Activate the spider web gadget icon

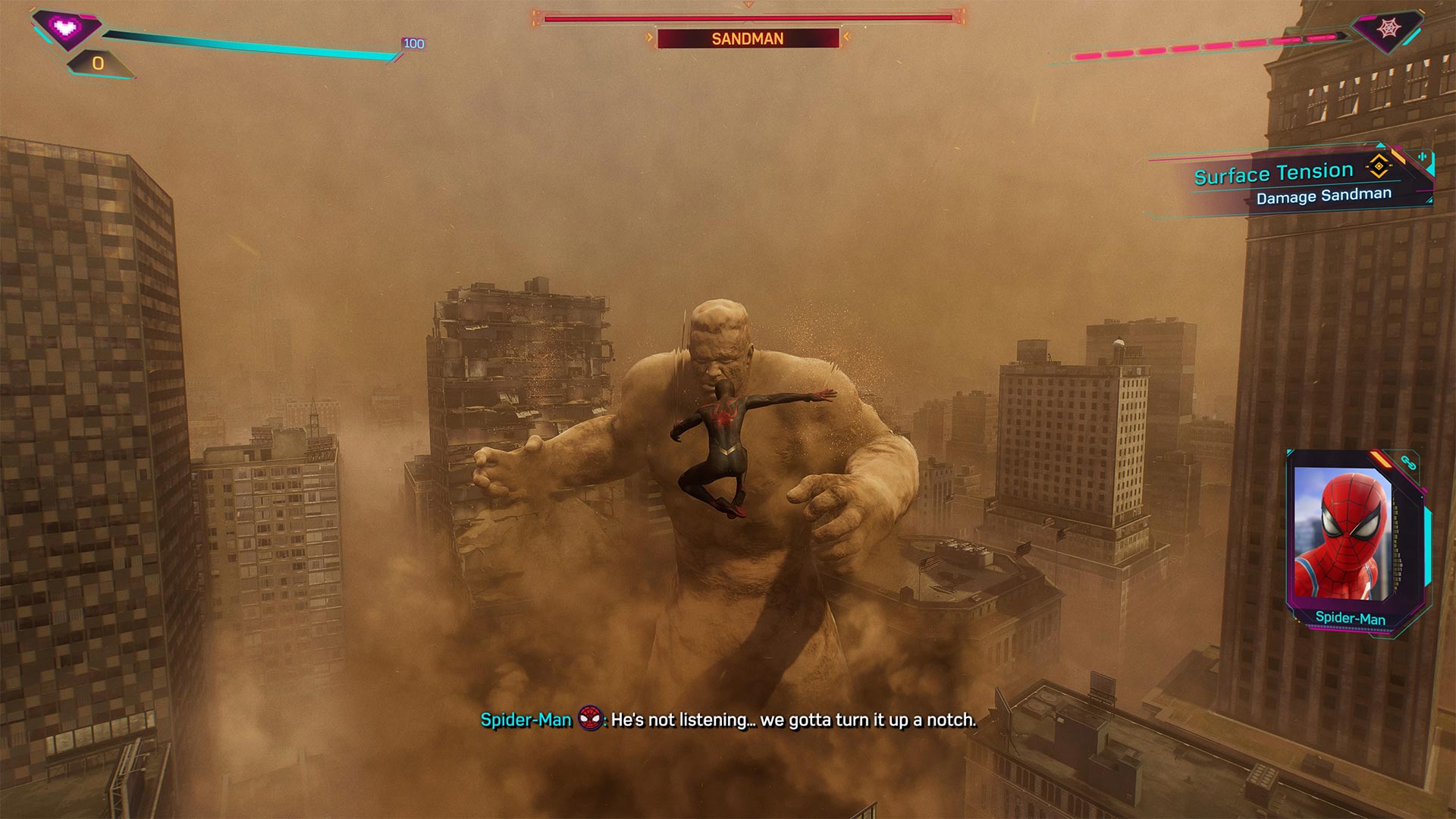(x=1389, y=30)
